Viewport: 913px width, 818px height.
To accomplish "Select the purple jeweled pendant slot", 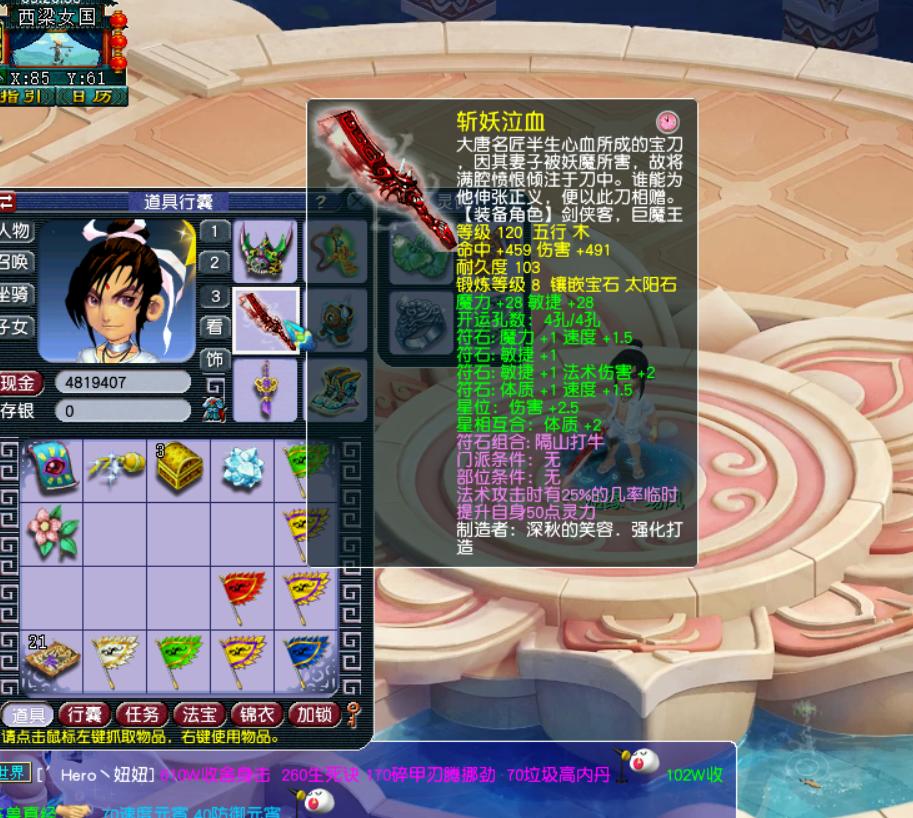I will [266, 389].
